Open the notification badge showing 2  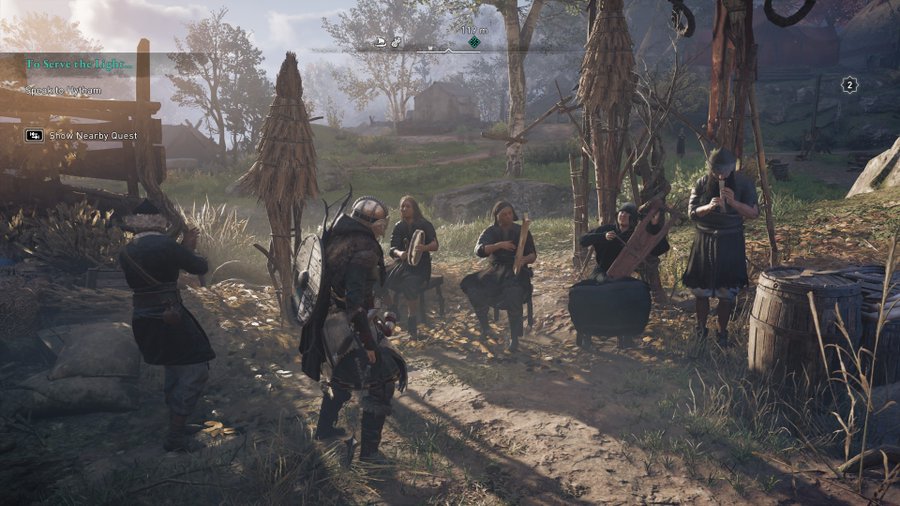(849, 85)
